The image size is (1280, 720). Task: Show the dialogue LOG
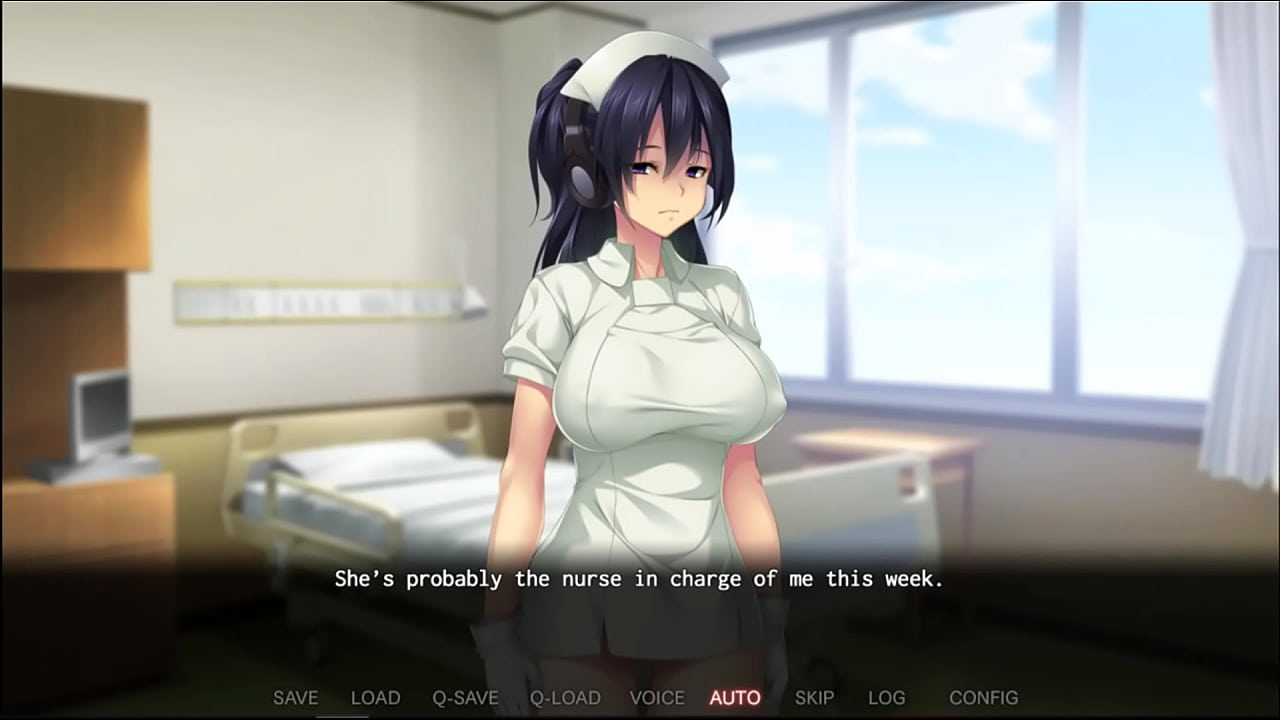(x=886, y=698)
